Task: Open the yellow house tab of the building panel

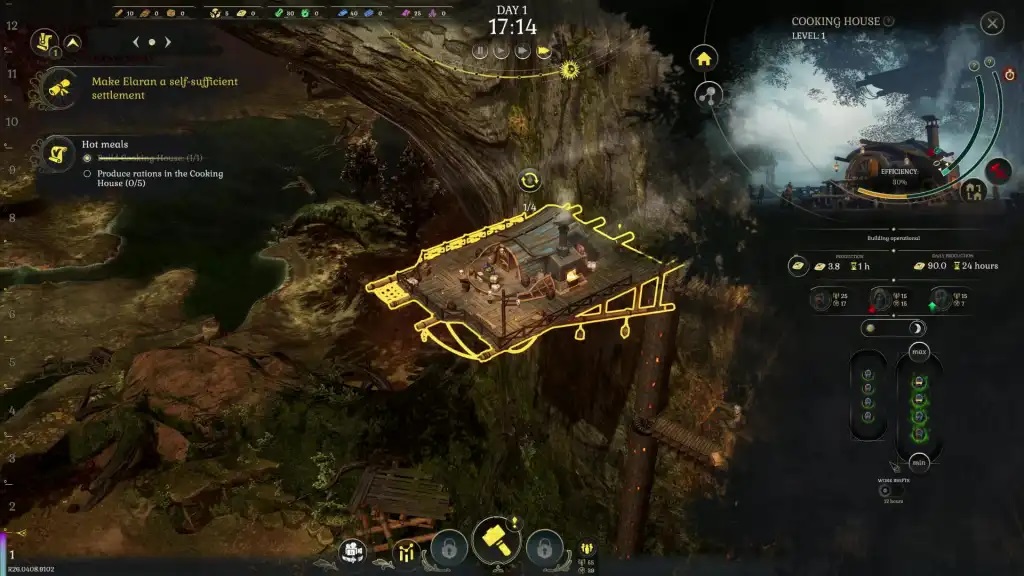Action: click(705, 58)
